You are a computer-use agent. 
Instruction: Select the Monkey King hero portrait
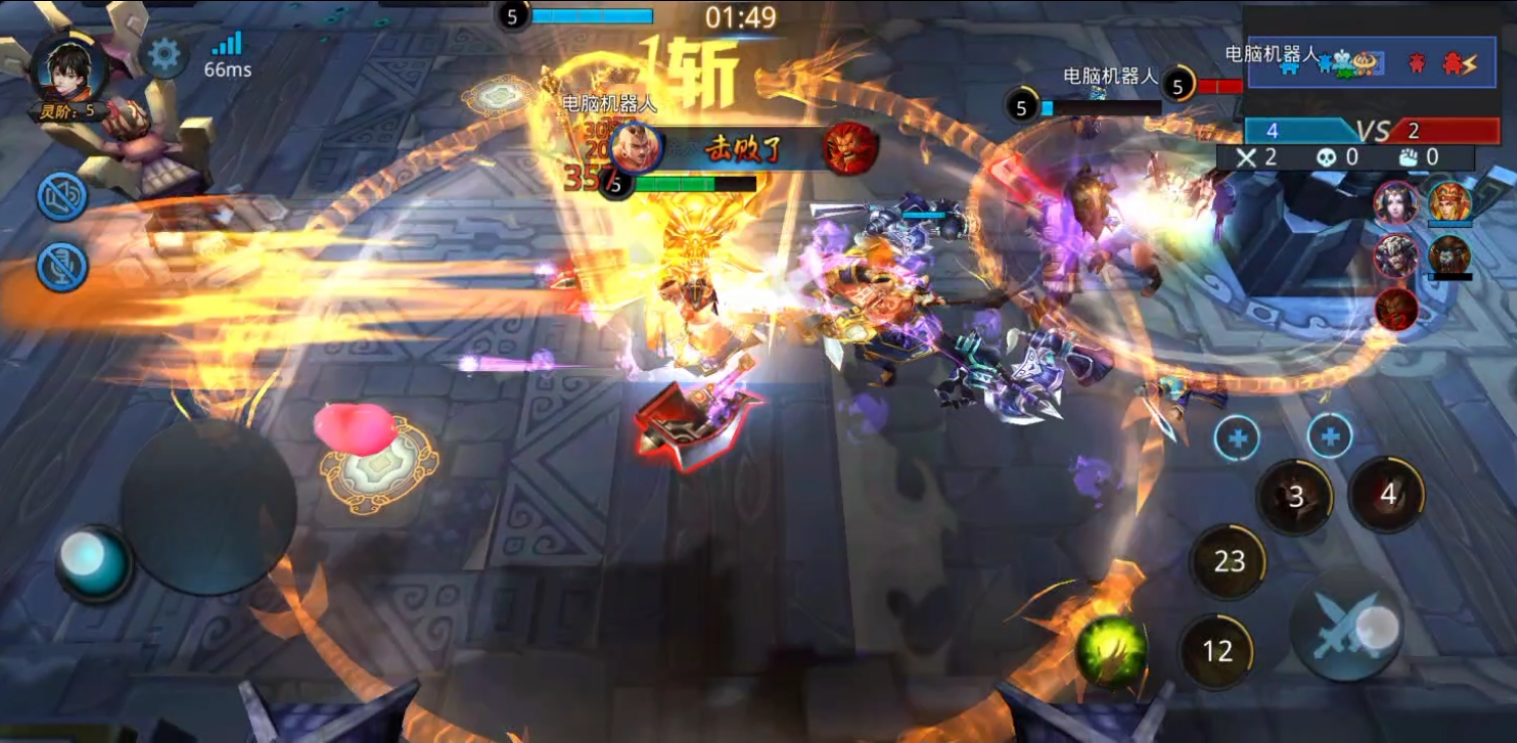(x=1449, y=203)
